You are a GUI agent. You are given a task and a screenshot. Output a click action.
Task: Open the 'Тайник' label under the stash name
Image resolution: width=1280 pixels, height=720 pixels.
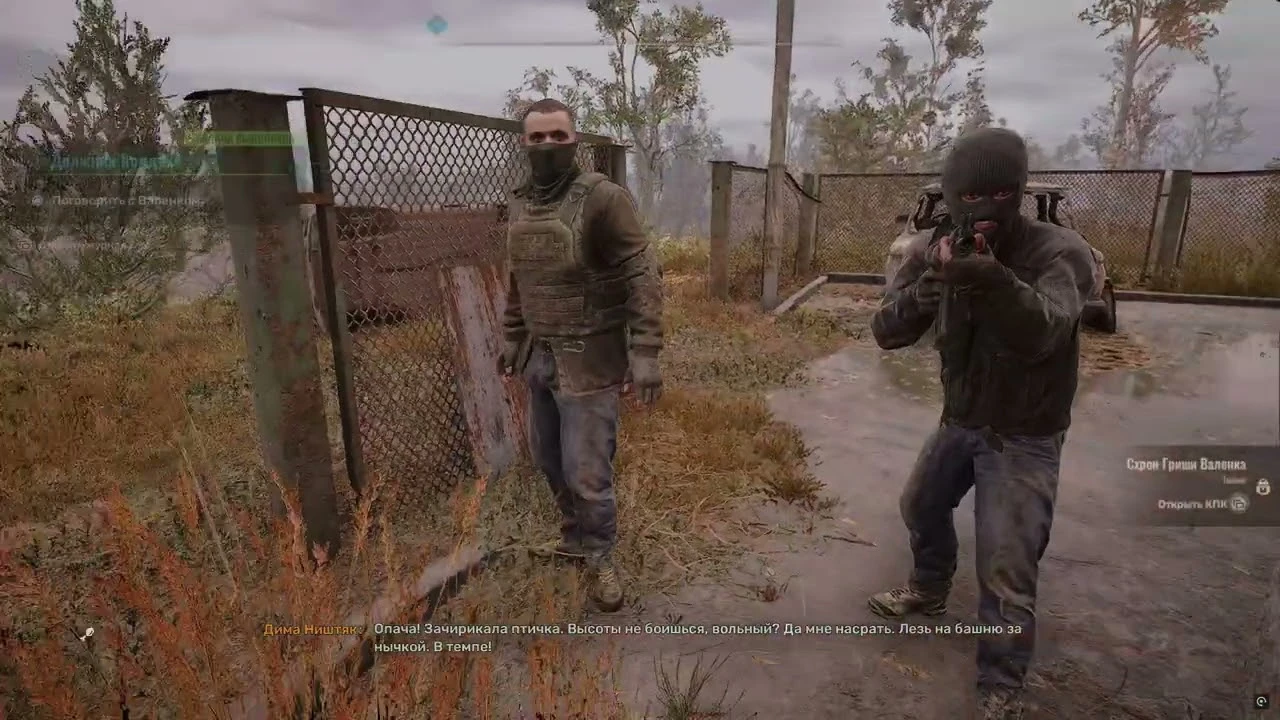click(x=1234, y=481)
